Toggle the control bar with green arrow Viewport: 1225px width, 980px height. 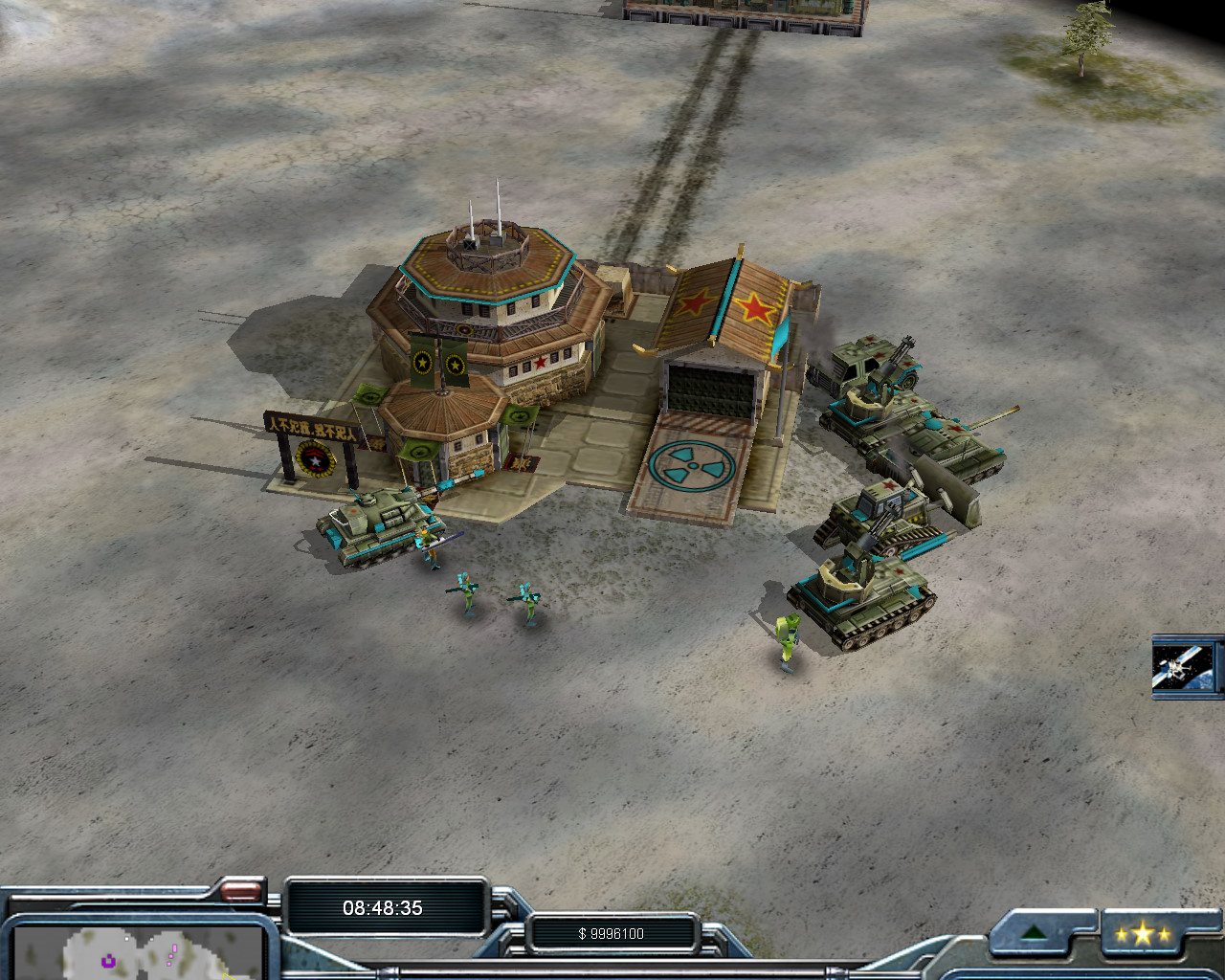click(x=1034, y=933)
